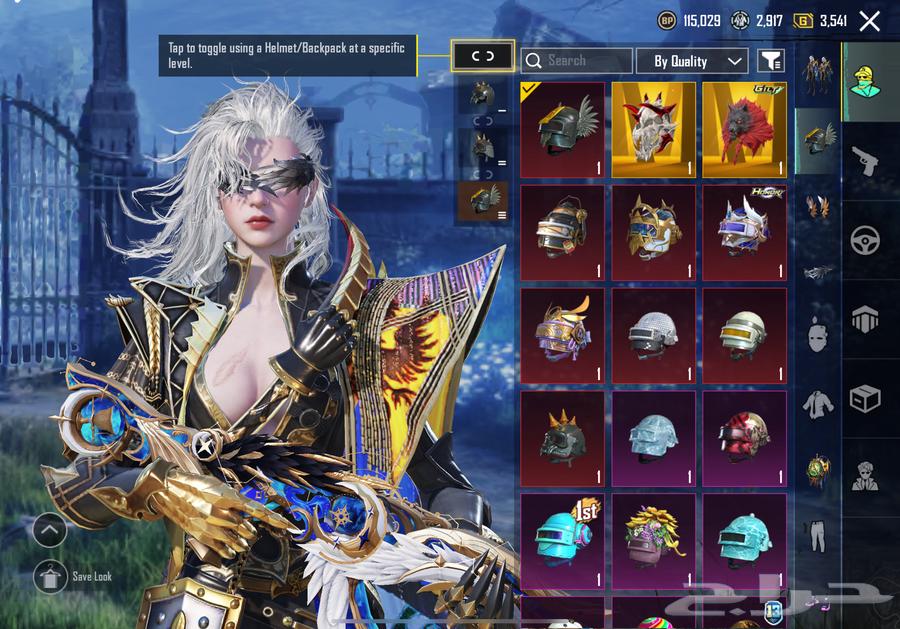Pick the sunflower-decorated helmet skin
The image size is (900, 629).
653,540
